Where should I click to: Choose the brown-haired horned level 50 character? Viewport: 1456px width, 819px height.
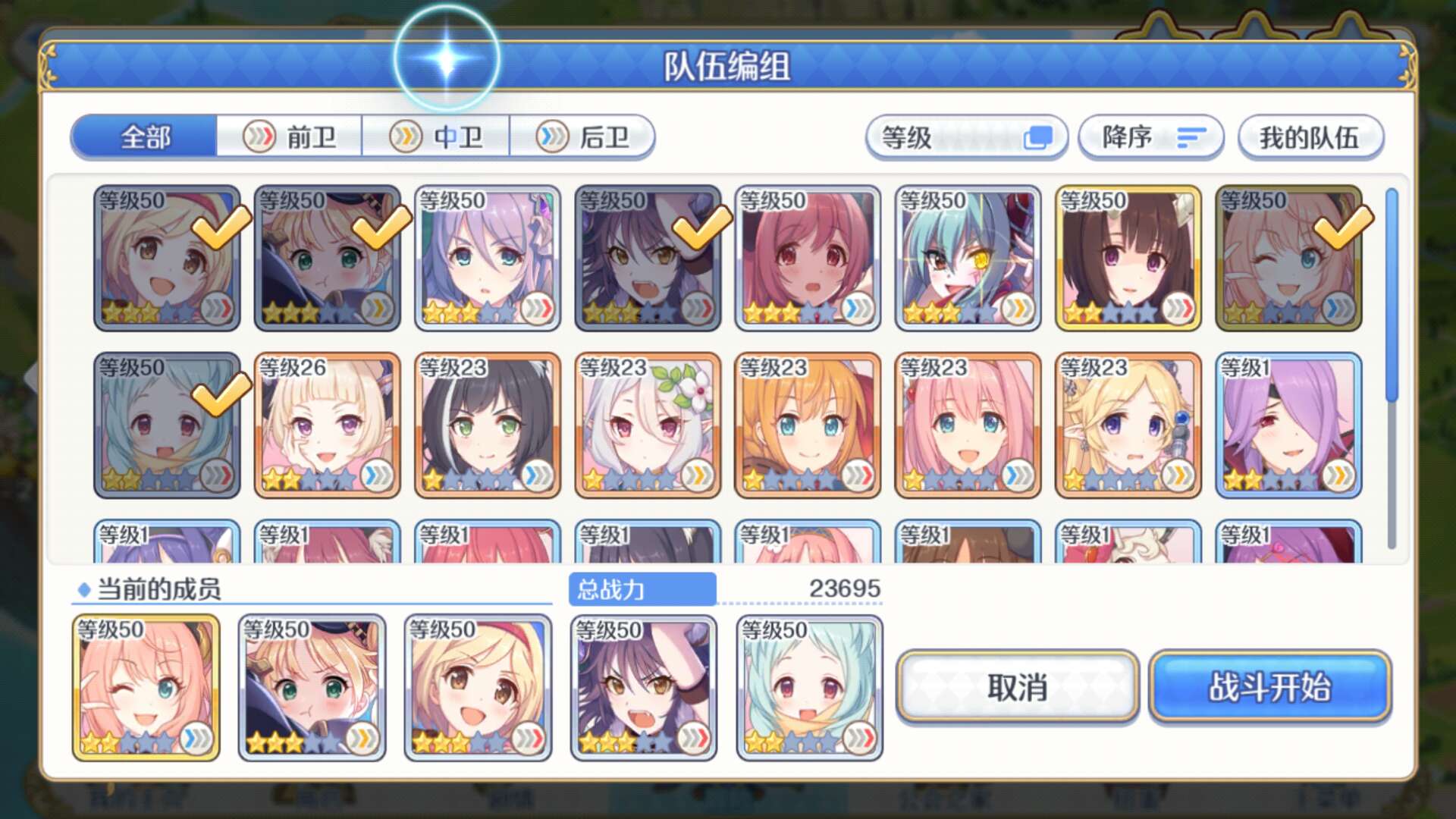[1128, 259]
